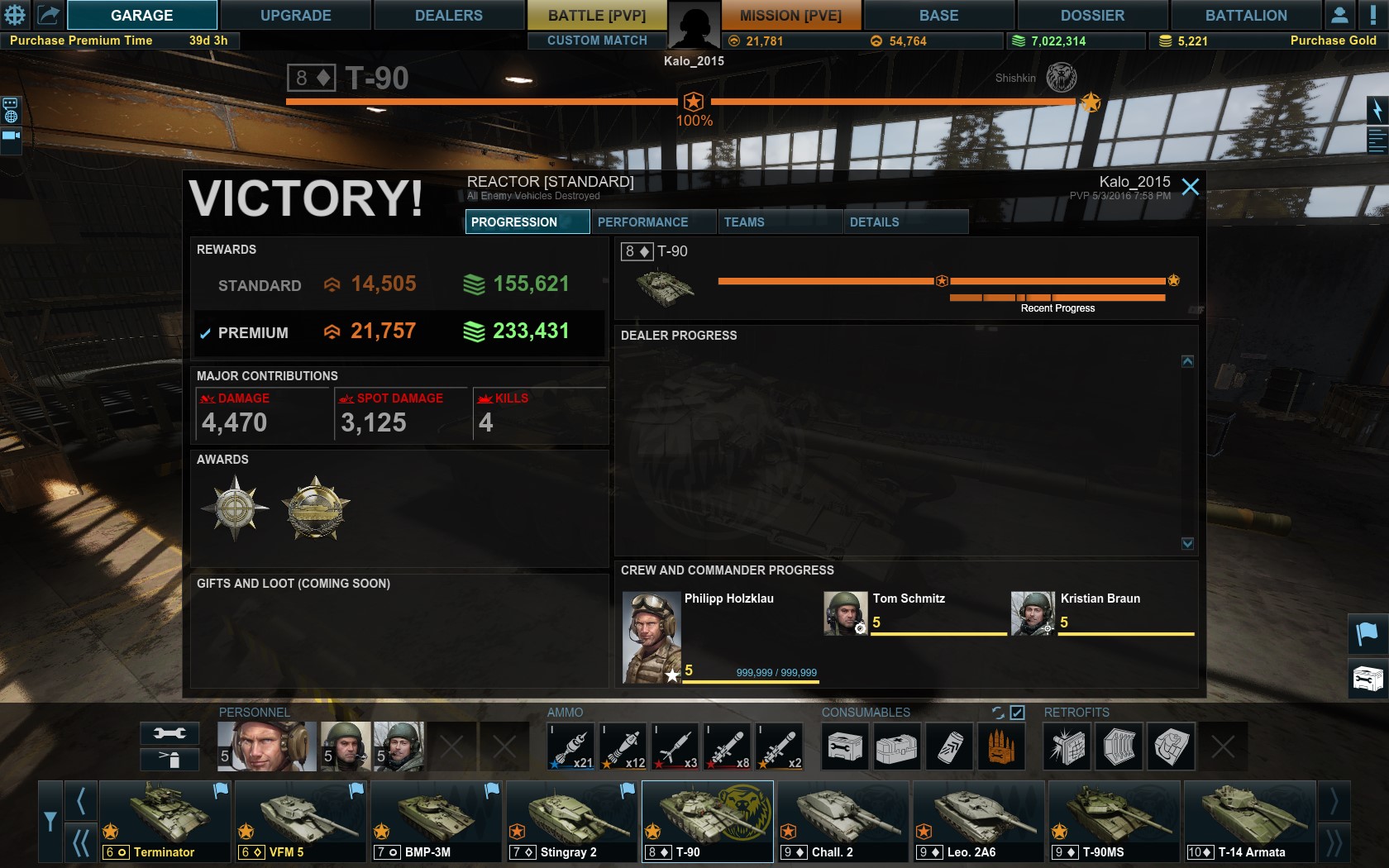Choose the T-14 Armata tank
1389x868 pixels.
(x=1250, y=822)
